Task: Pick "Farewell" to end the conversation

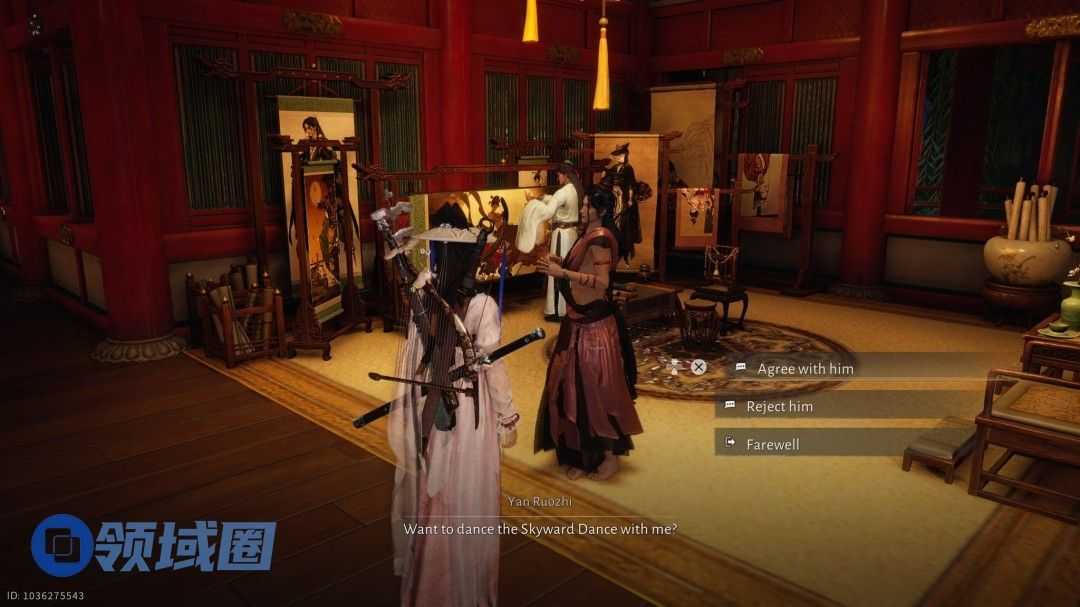Action: (772, 444)
